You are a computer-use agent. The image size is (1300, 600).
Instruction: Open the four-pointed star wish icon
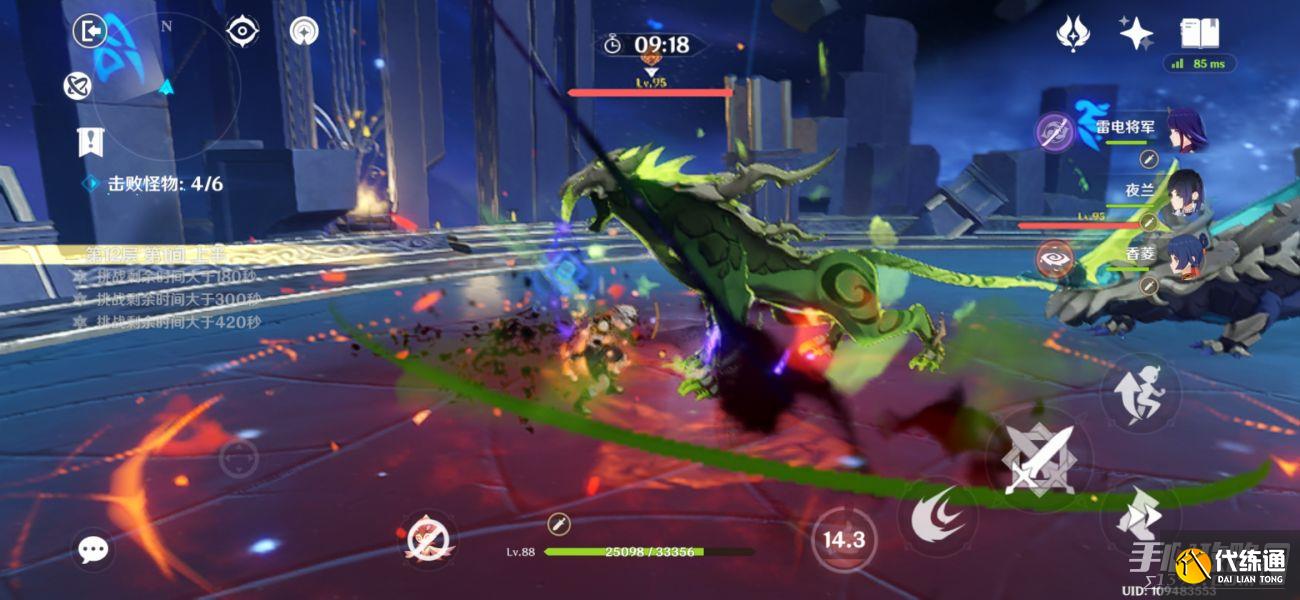1136,33
